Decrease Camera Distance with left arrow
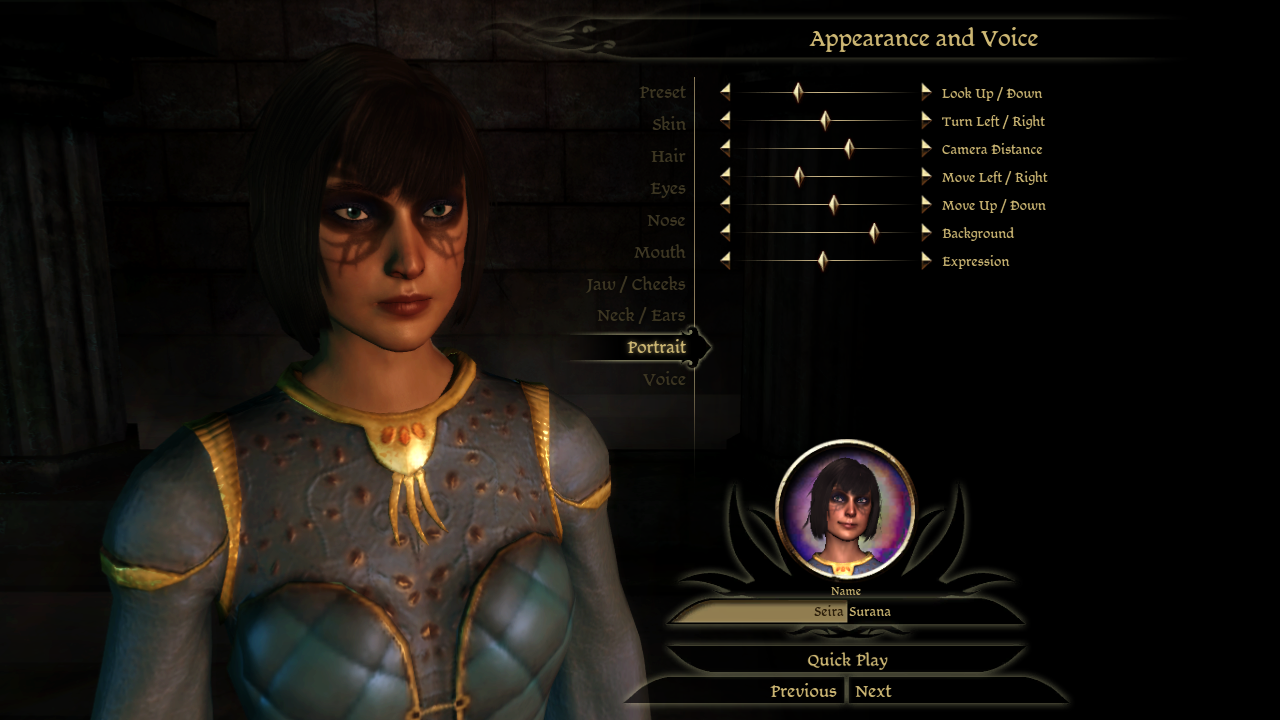 coord(725,149)
